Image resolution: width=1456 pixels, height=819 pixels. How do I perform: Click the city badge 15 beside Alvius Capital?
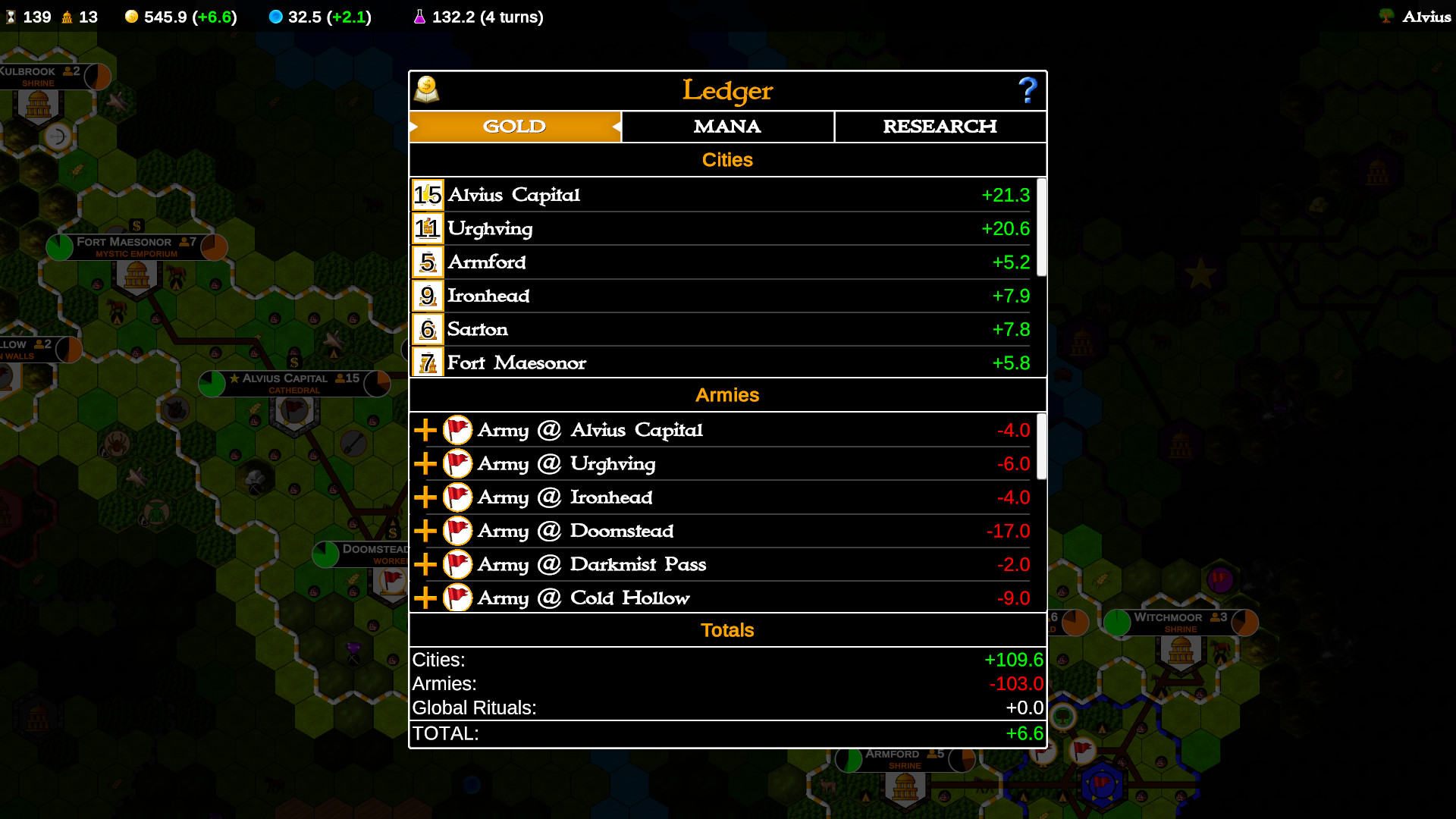(x=426, y=195)
